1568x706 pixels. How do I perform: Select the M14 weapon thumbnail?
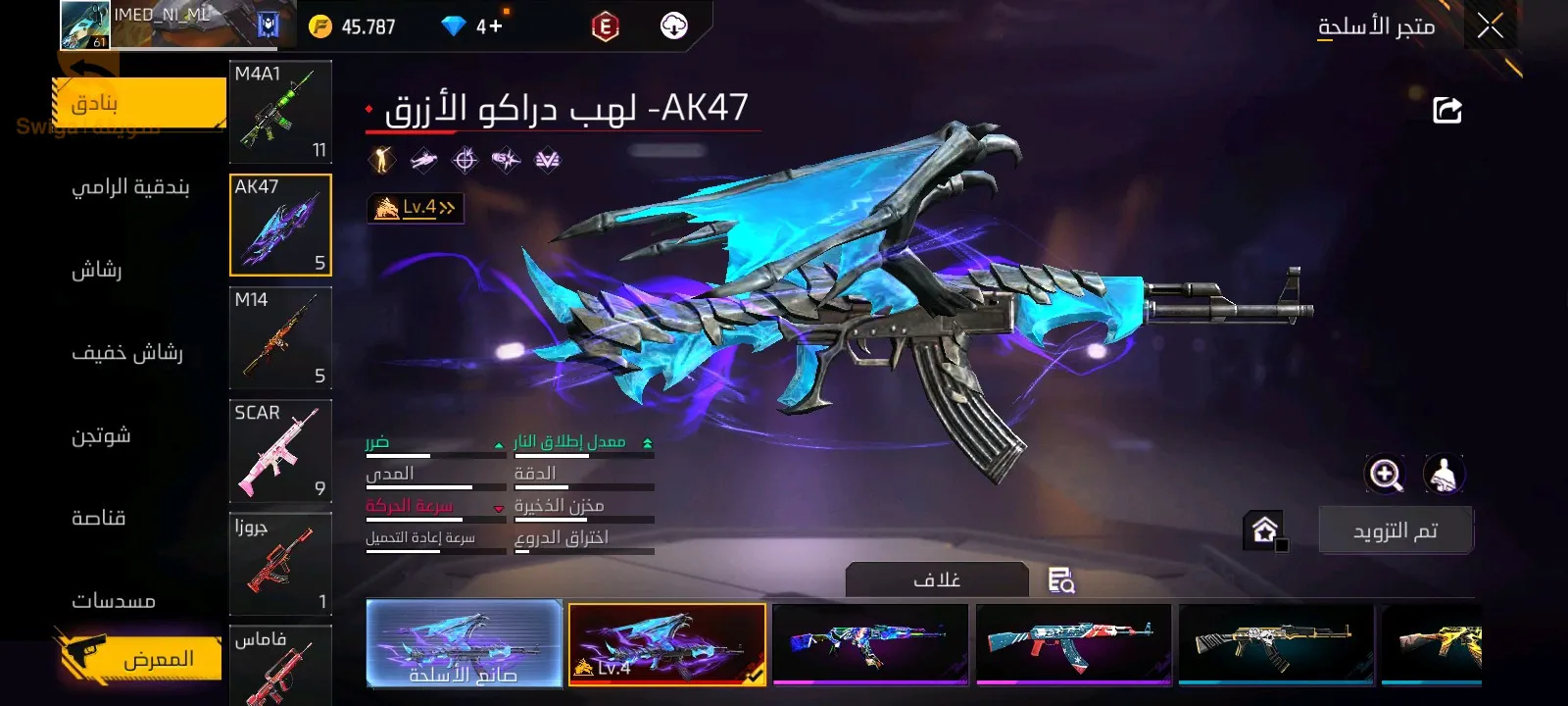point(280,338)
